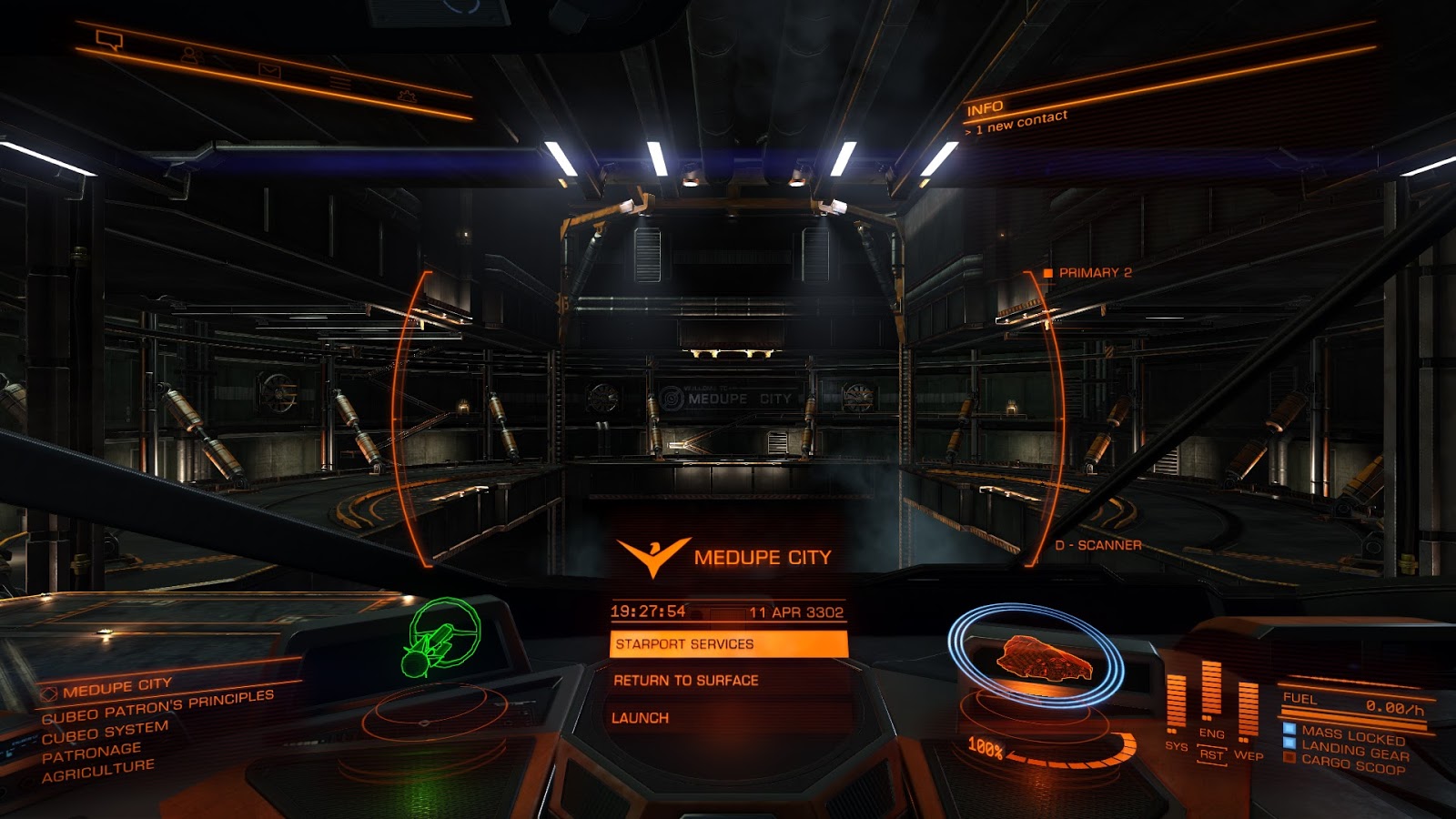Viewport: 1456px width, 819px height.
Task: Open the gear comms settings tab
Action: [x=406, y=95]
